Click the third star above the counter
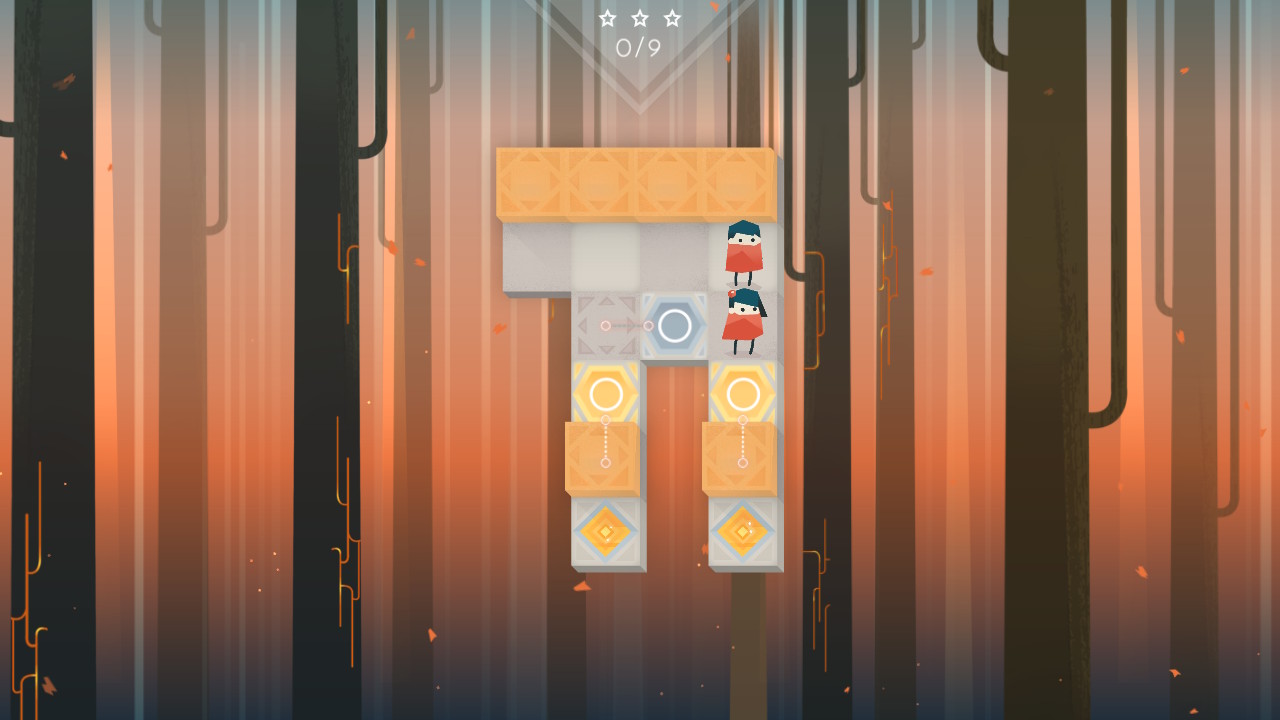This screenshot has height=720, width=1280. tap(672, 17)
